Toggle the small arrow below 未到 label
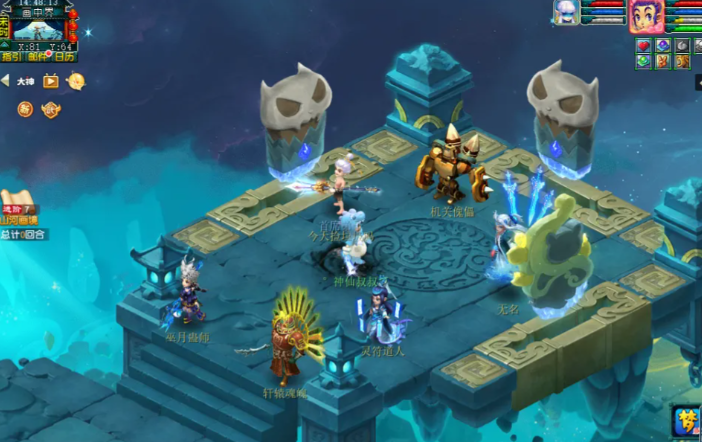This screenshot has height=442, width=702. click(5, 44)
